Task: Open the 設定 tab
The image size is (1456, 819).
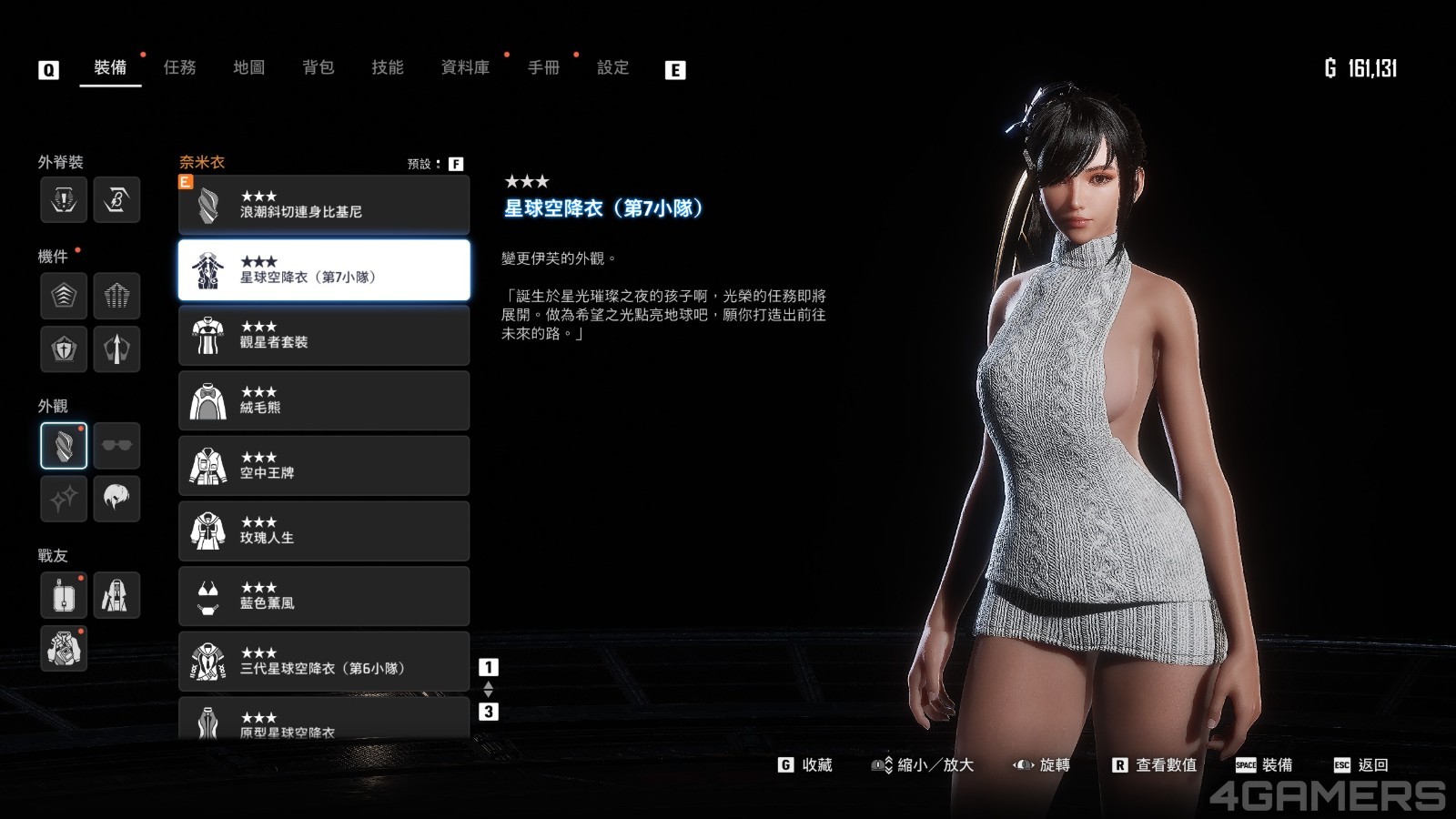Action: (x=612, y=67)
